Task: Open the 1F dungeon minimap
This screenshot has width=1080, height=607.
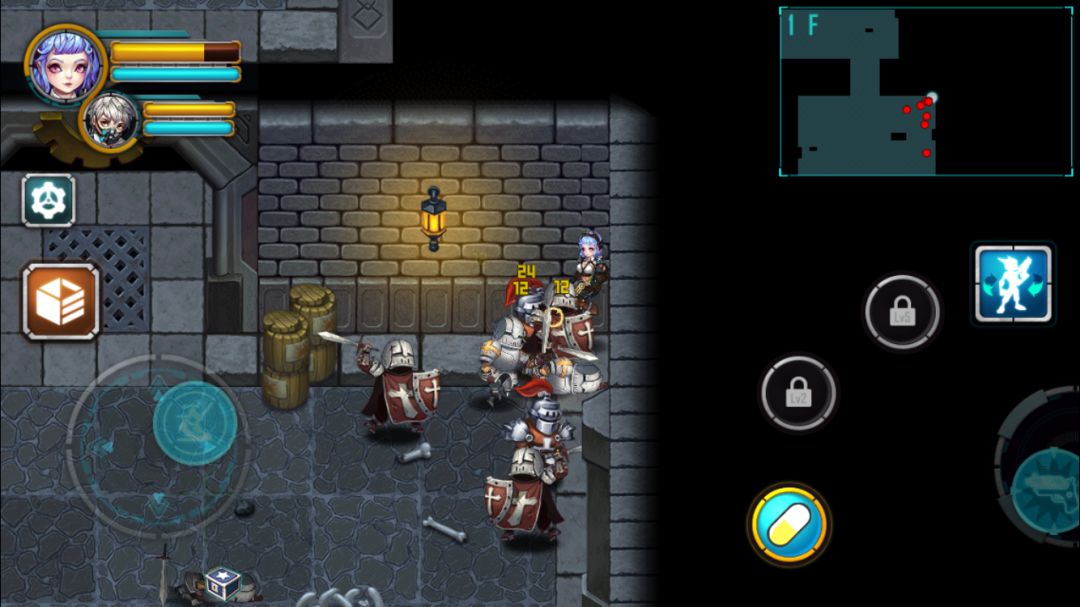Action: (925, 91)
